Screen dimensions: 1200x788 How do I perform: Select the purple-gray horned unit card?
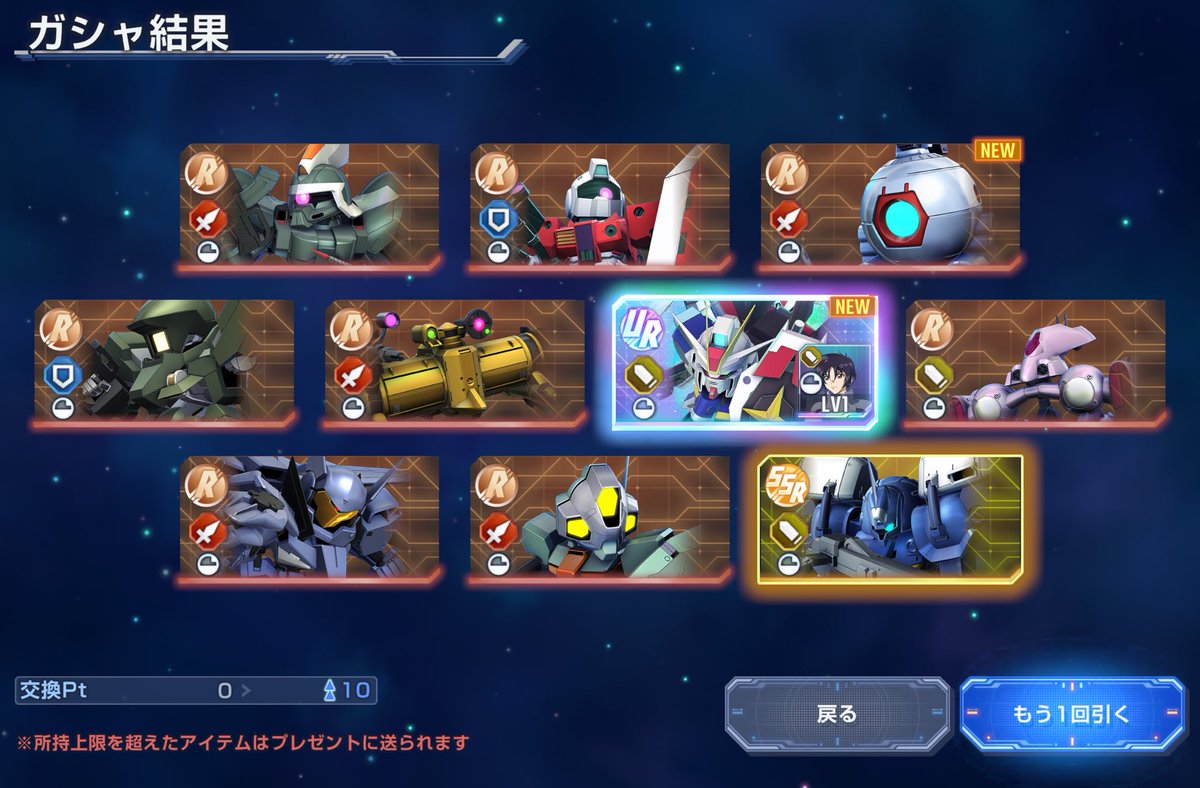(310, 519)
